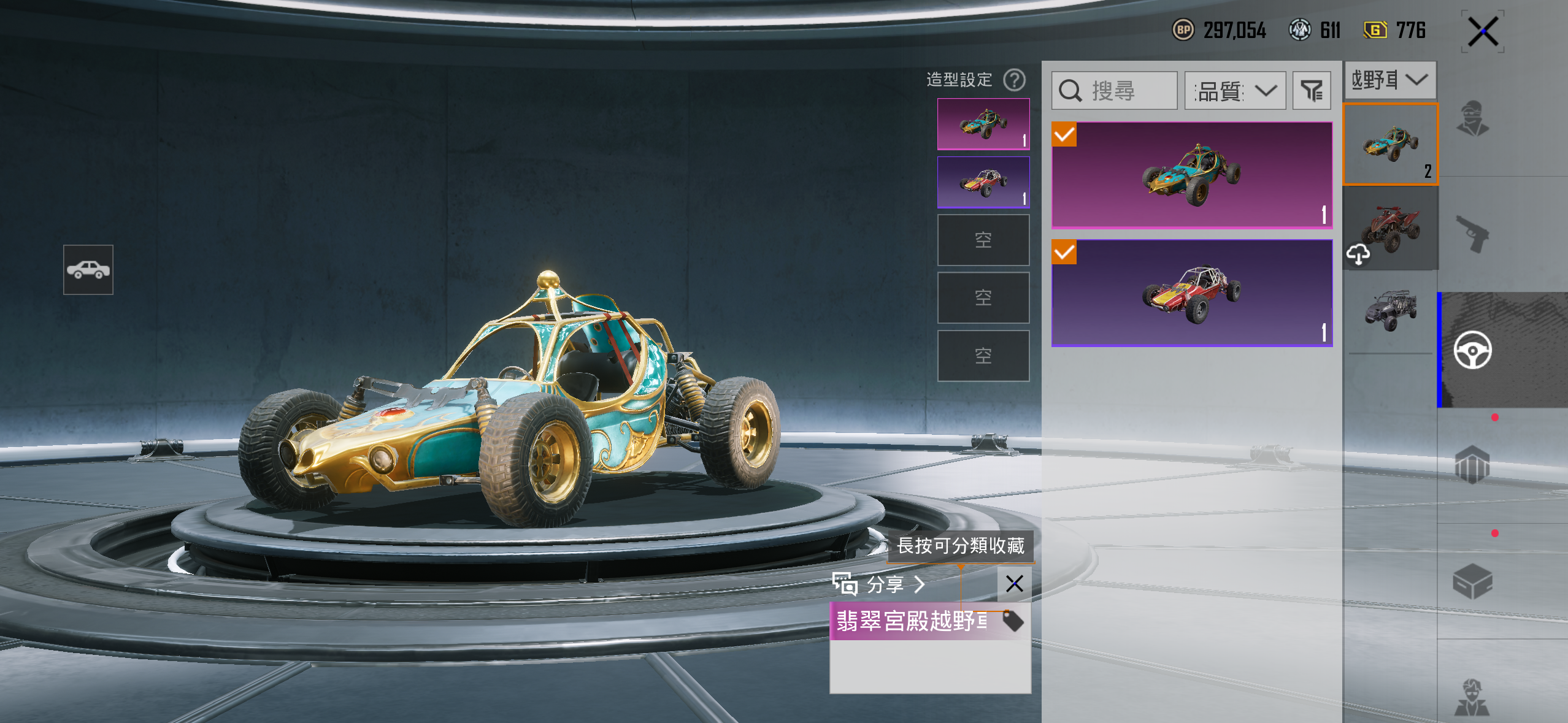Select the red yellow buggy skin card
1568x723 pixels.
coord(1191,293)
